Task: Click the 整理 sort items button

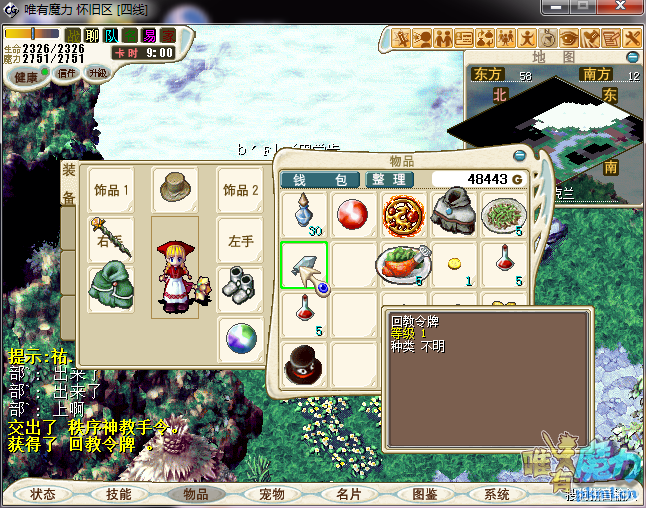Action: point(389,179)
